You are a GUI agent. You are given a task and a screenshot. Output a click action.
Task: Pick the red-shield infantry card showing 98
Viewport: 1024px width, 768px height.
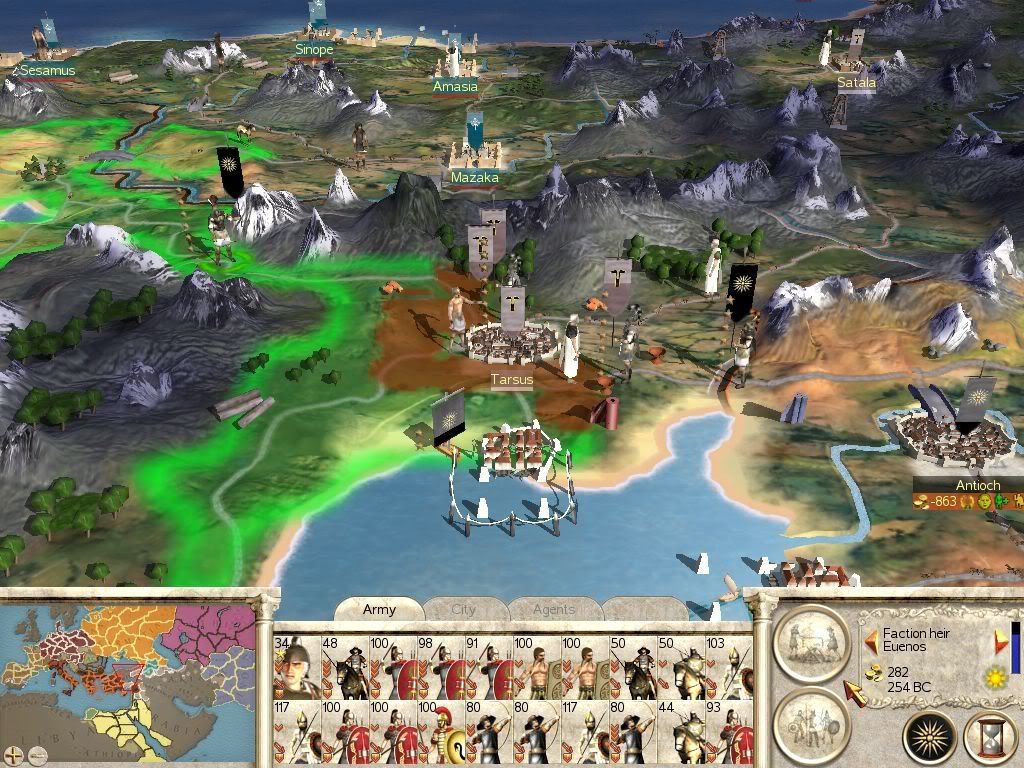[x=440, y=666]
